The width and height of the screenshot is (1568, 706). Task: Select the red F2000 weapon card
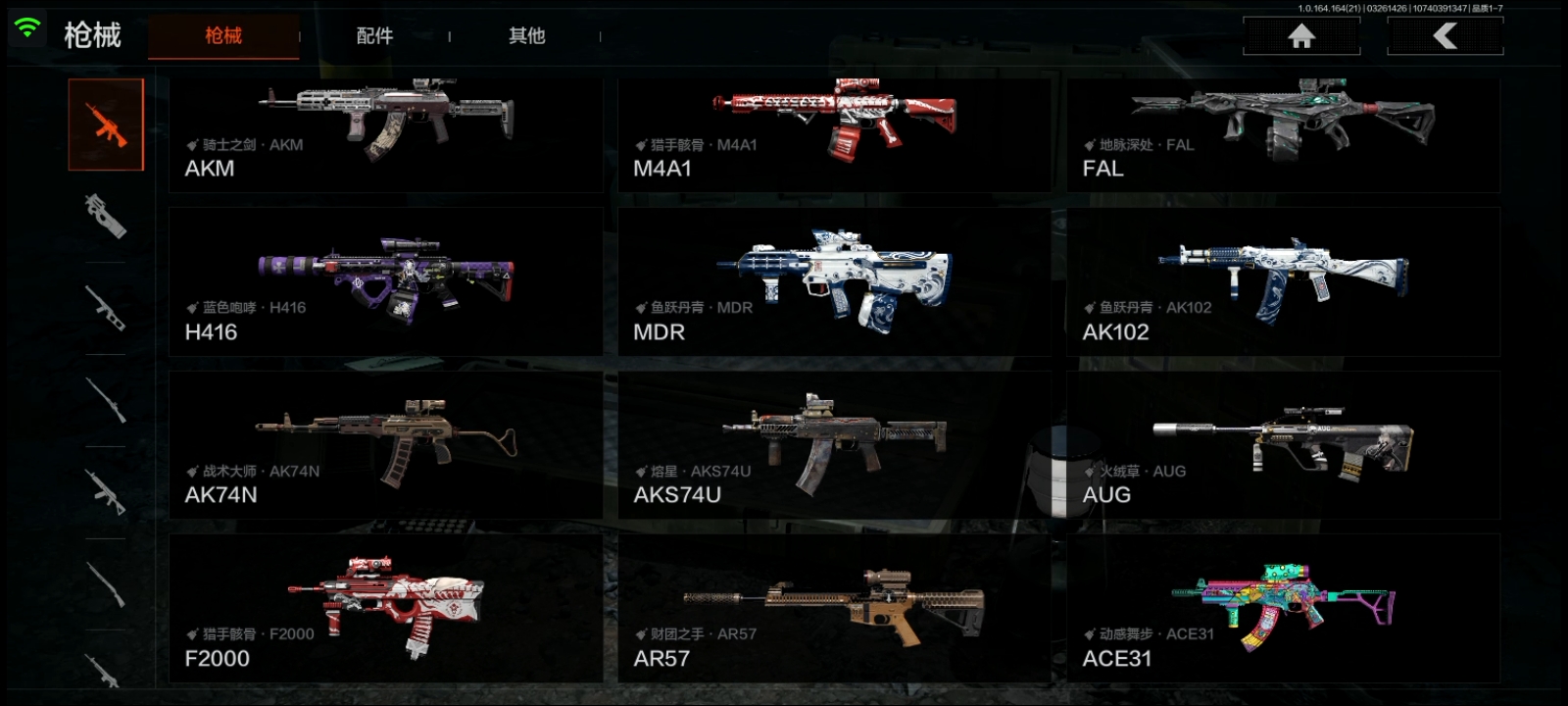tap(386, 608)
